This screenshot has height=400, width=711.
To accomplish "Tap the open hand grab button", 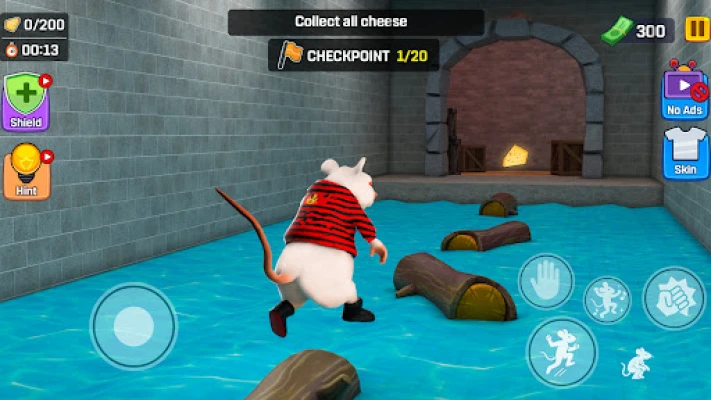I will coord(546,281).
